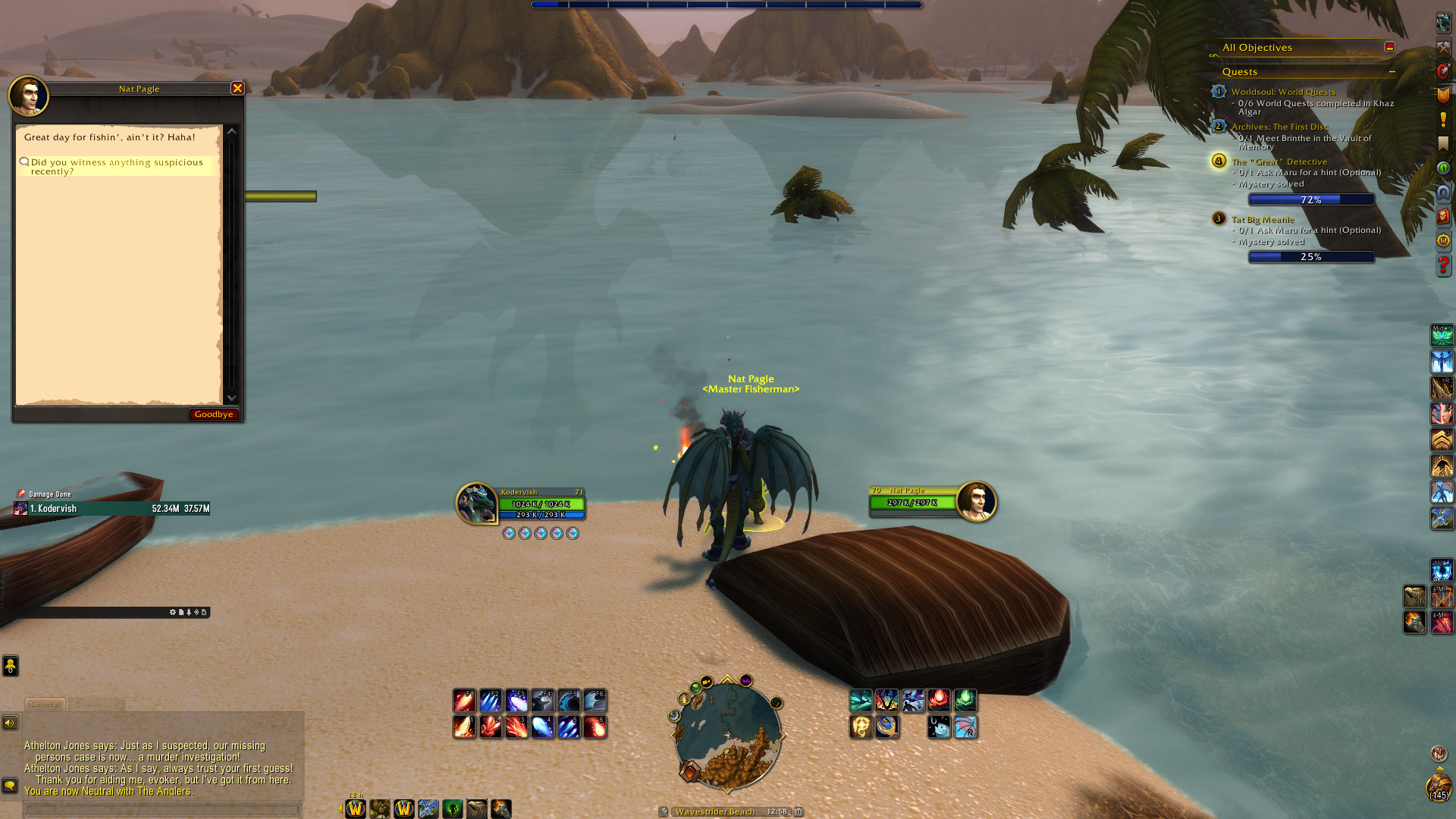Close the Nat Pagle dialogue window
This screenshot has height=819, width=1456.
237,89
